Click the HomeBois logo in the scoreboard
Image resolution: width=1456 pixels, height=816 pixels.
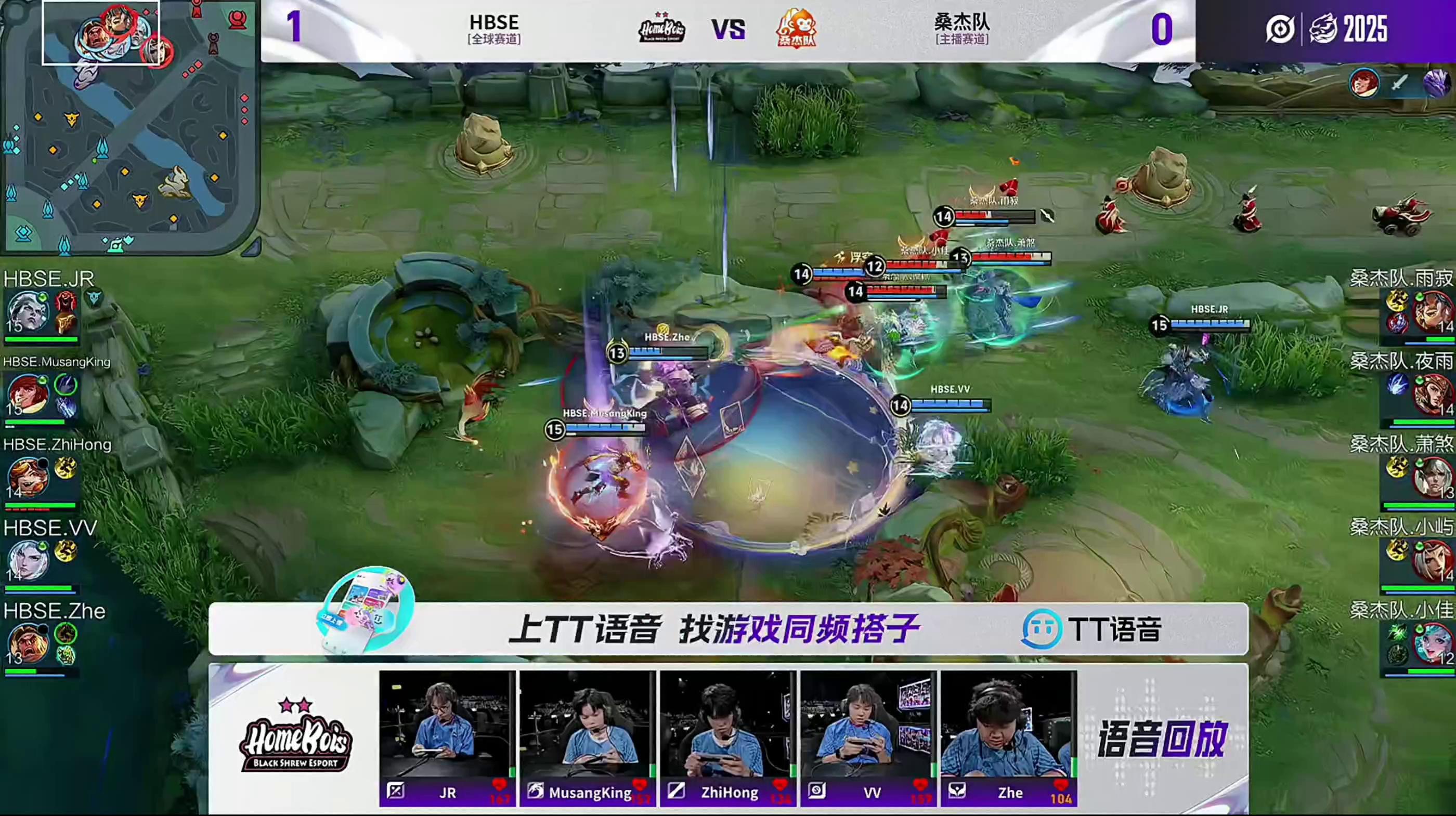[x=662, y=28]
